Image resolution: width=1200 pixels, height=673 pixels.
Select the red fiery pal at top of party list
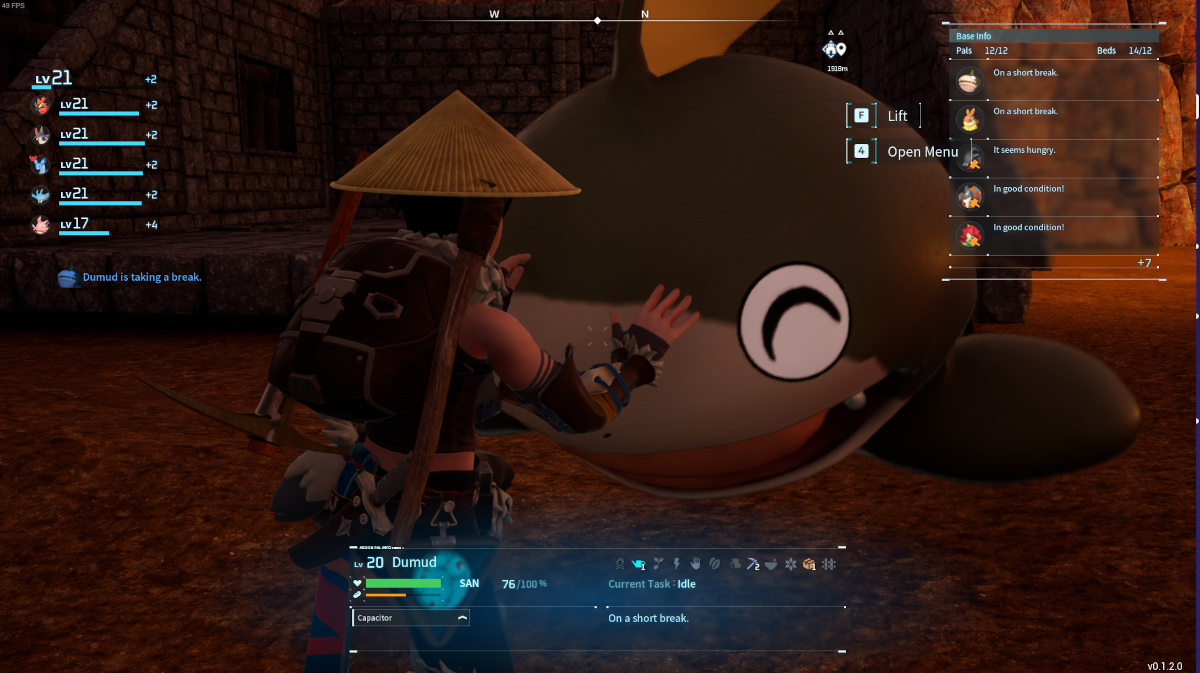click(41, 105)
